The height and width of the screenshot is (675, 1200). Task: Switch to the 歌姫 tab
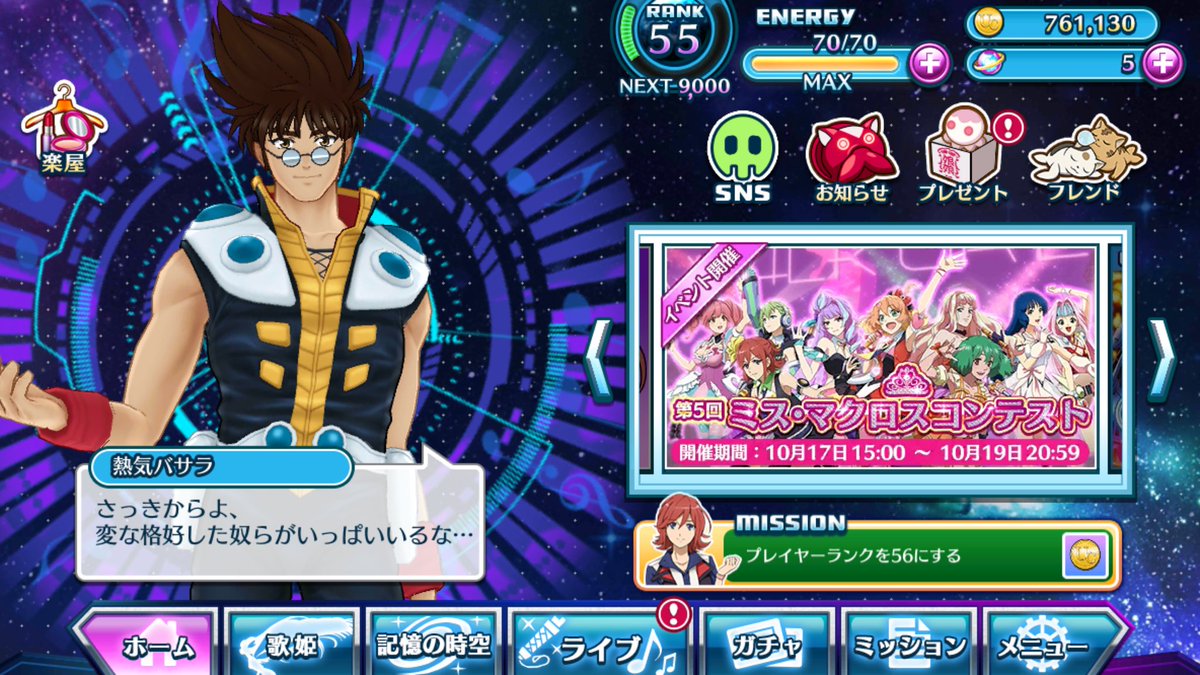(292, 643)
